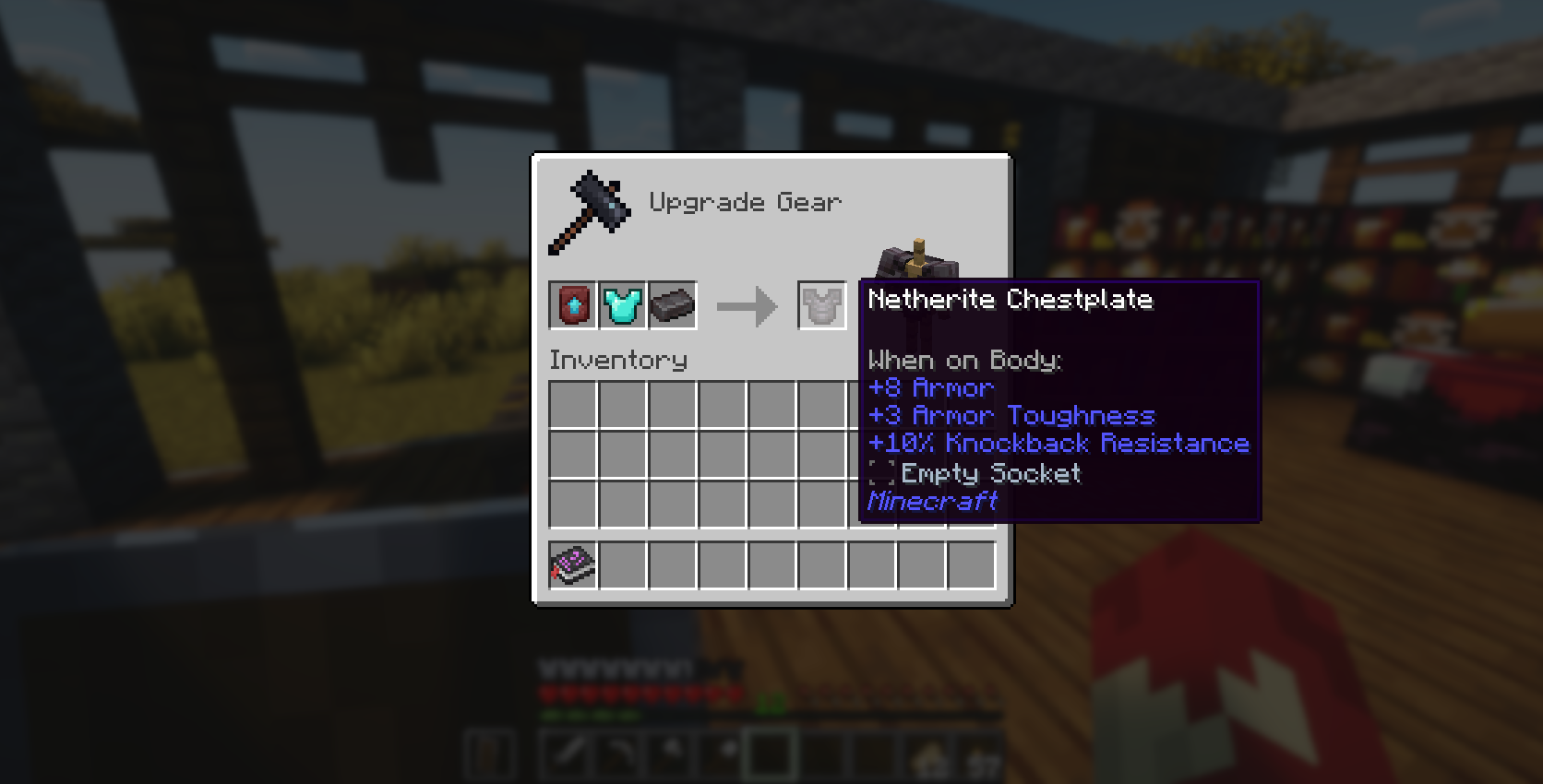Click the Minecraft label in the tooltip
Viewport: 1543px width, 784px height.
click(932, 501)
